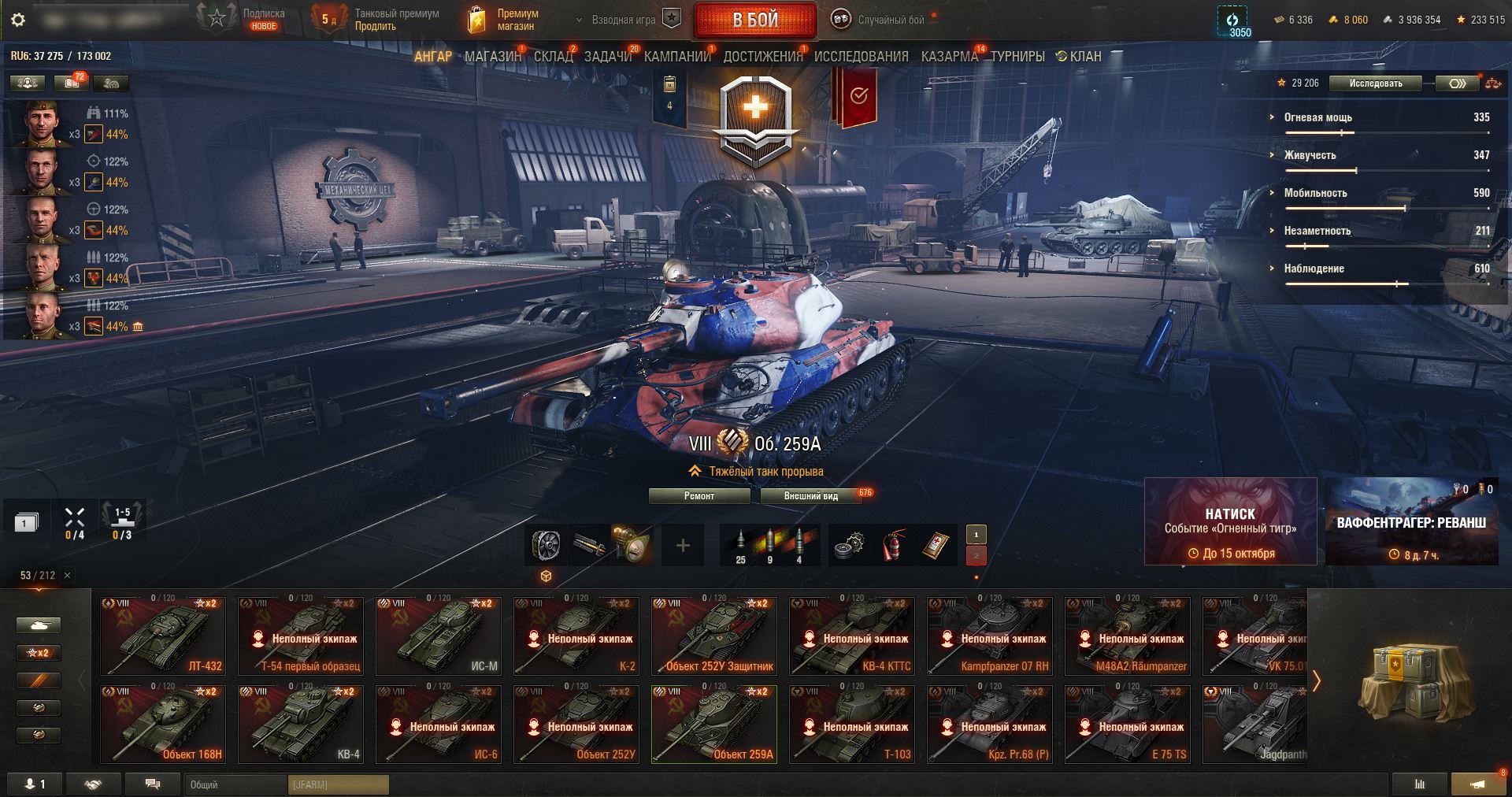This screenshot has width=1512, height=797.
Task: Open the СКЛАД tab
Action: pos(553,57)
